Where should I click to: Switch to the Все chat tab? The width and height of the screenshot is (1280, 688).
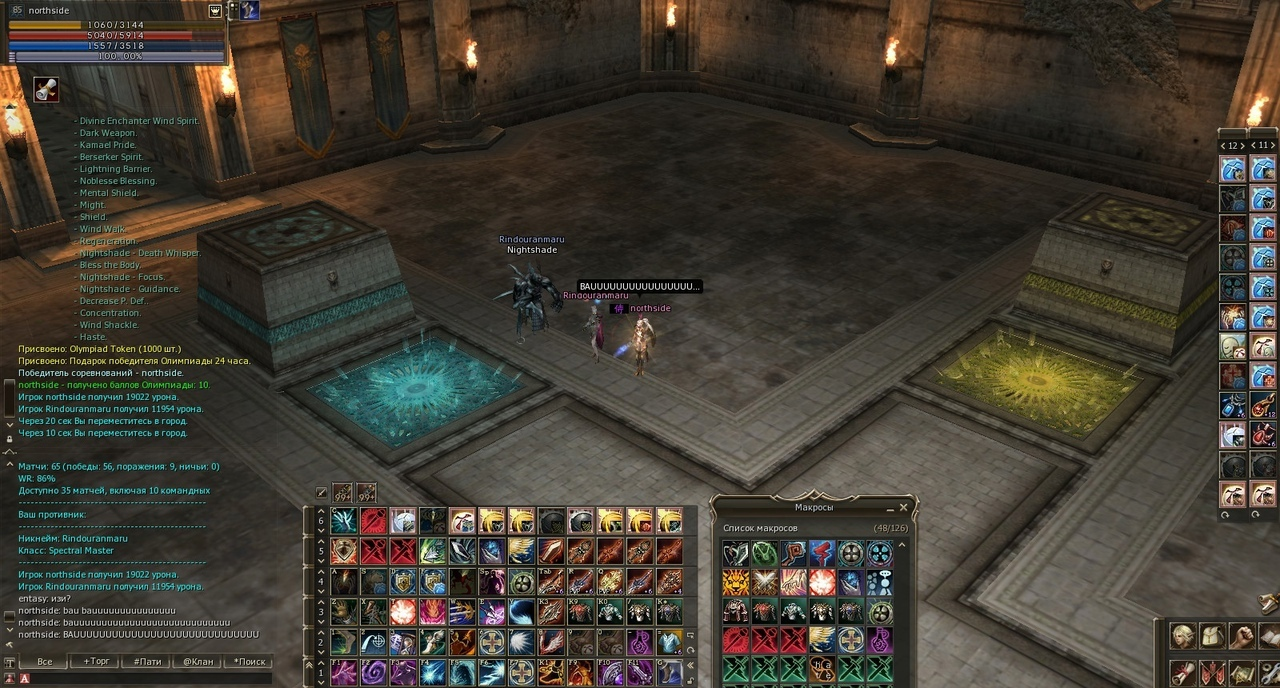44,662
